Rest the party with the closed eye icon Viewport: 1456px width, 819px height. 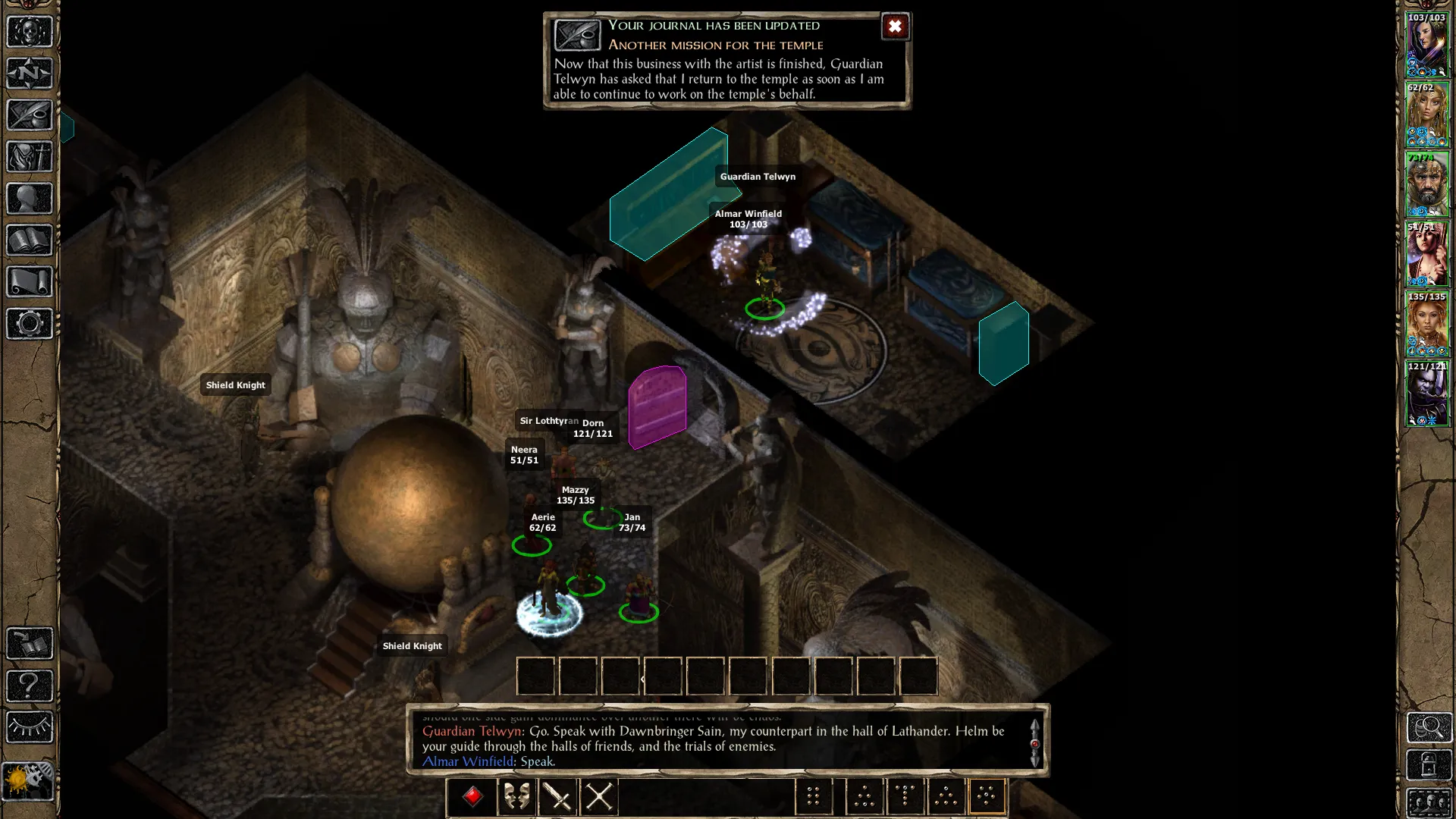pos(30,727)
